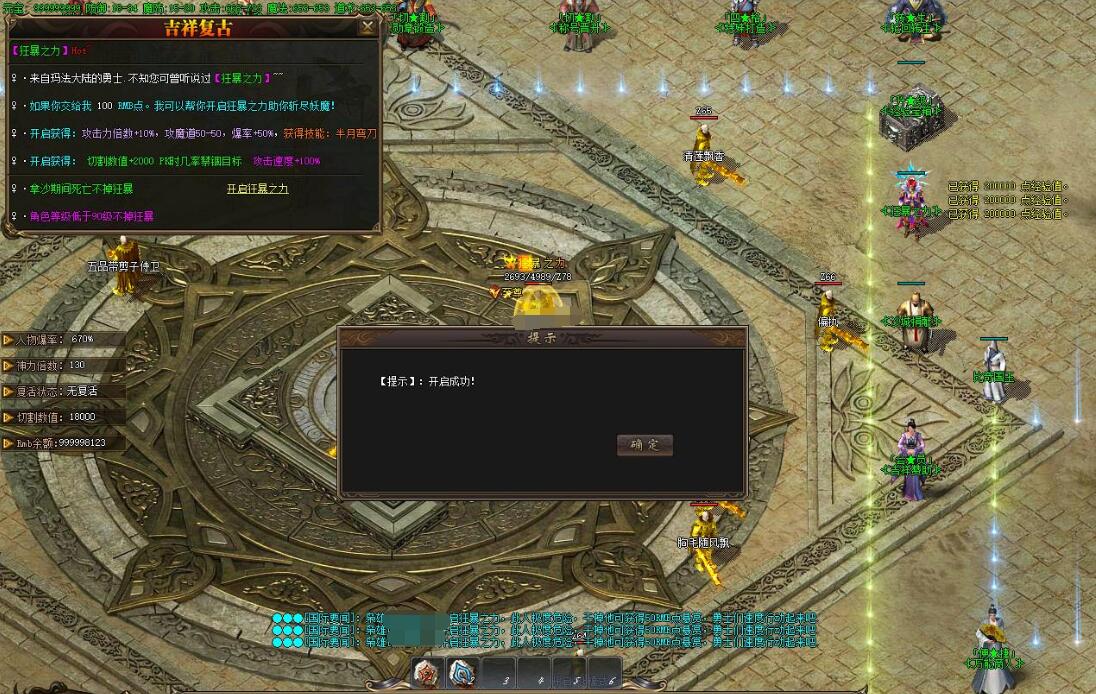Viewport: 1096px width, 694px height.
Task: Use the blue potion in hotbar slot 2
Action: pyautogui.click(x=462, y=672)
